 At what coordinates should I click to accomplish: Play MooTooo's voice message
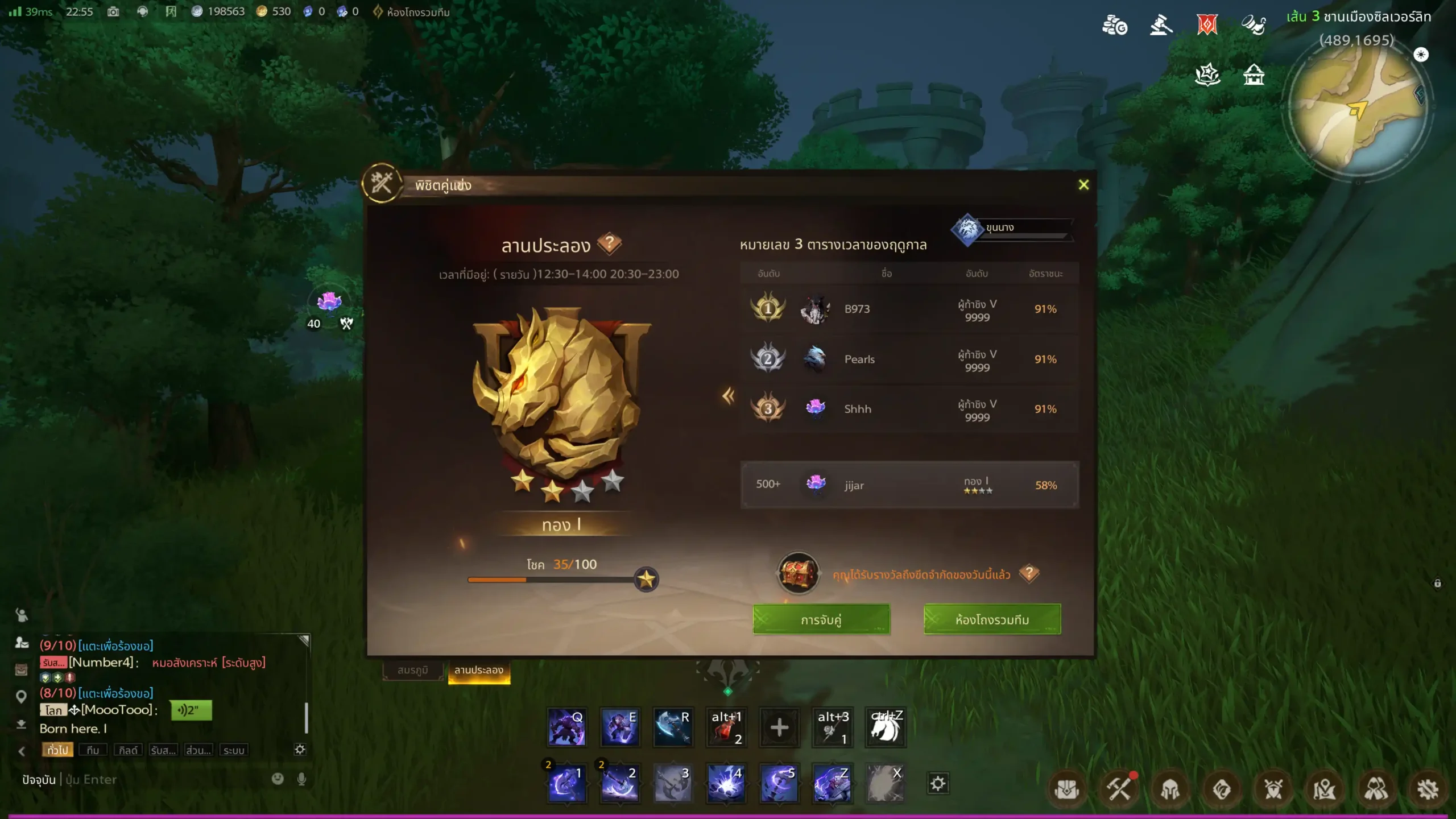pos(191,710)
